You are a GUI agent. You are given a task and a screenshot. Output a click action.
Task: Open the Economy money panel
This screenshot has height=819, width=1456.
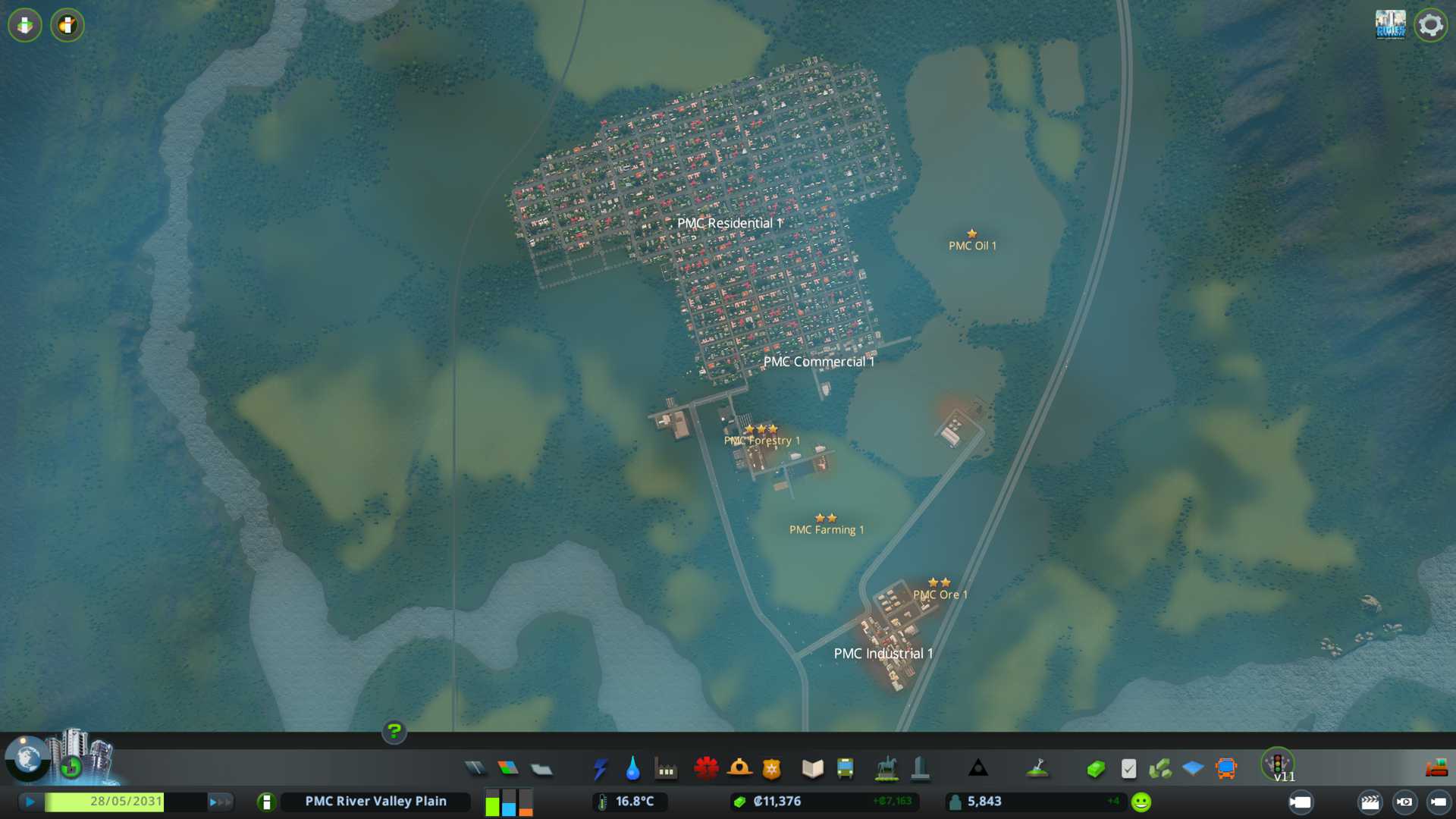tap(1095, 769)
